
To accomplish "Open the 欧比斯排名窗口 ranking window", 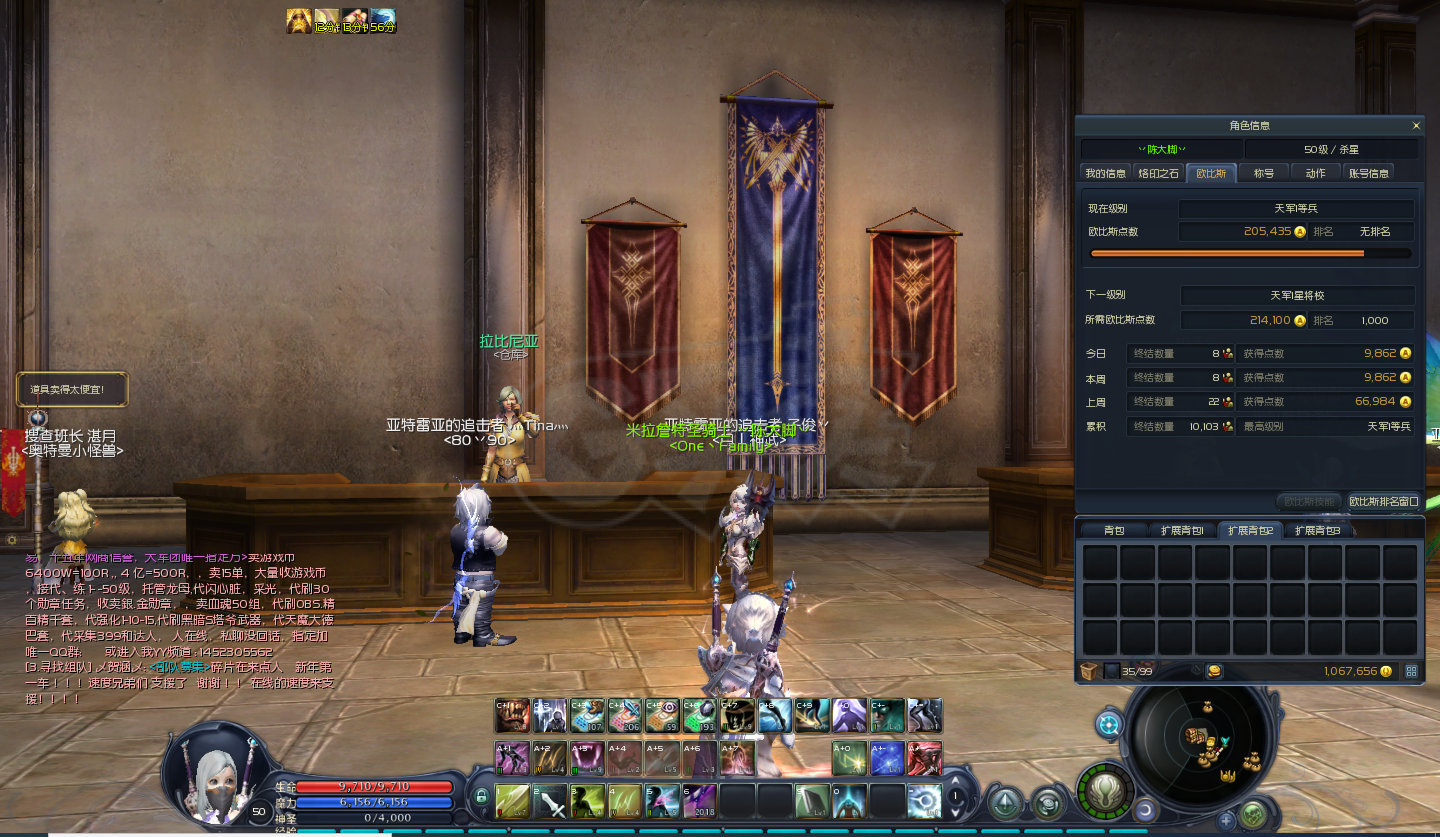I will (1383, 501).
